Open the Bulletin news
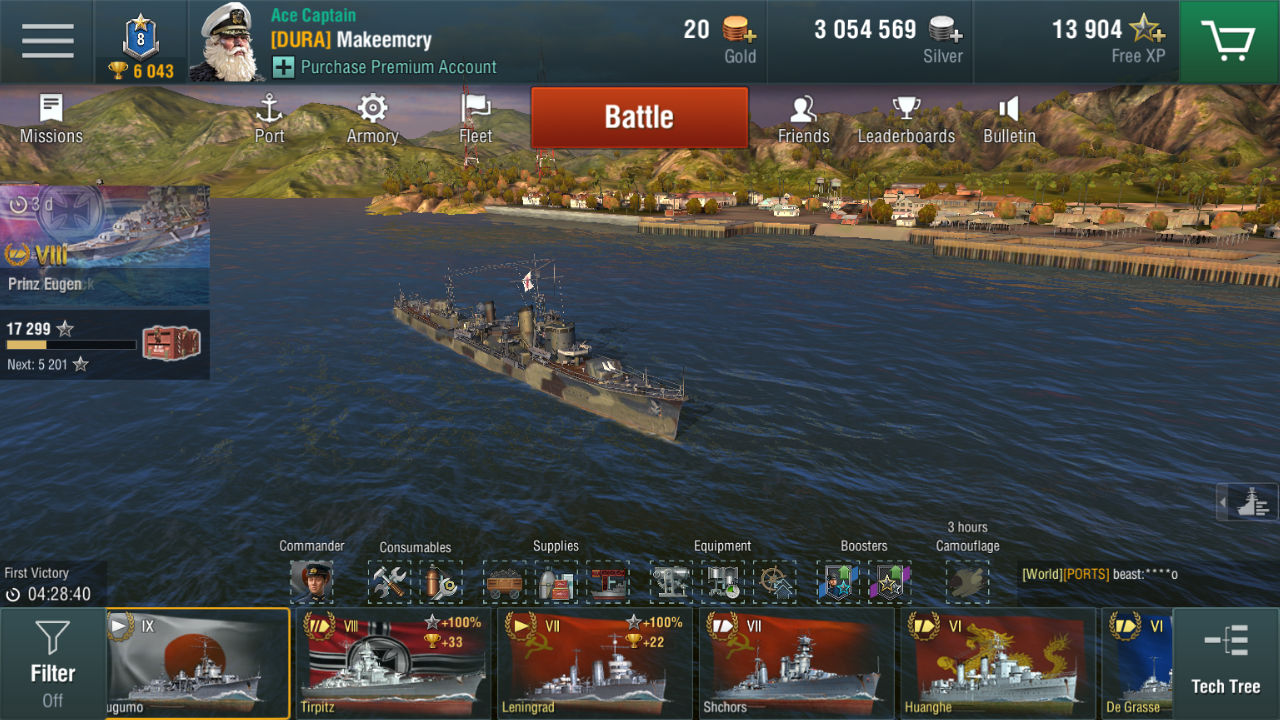 1009,119
